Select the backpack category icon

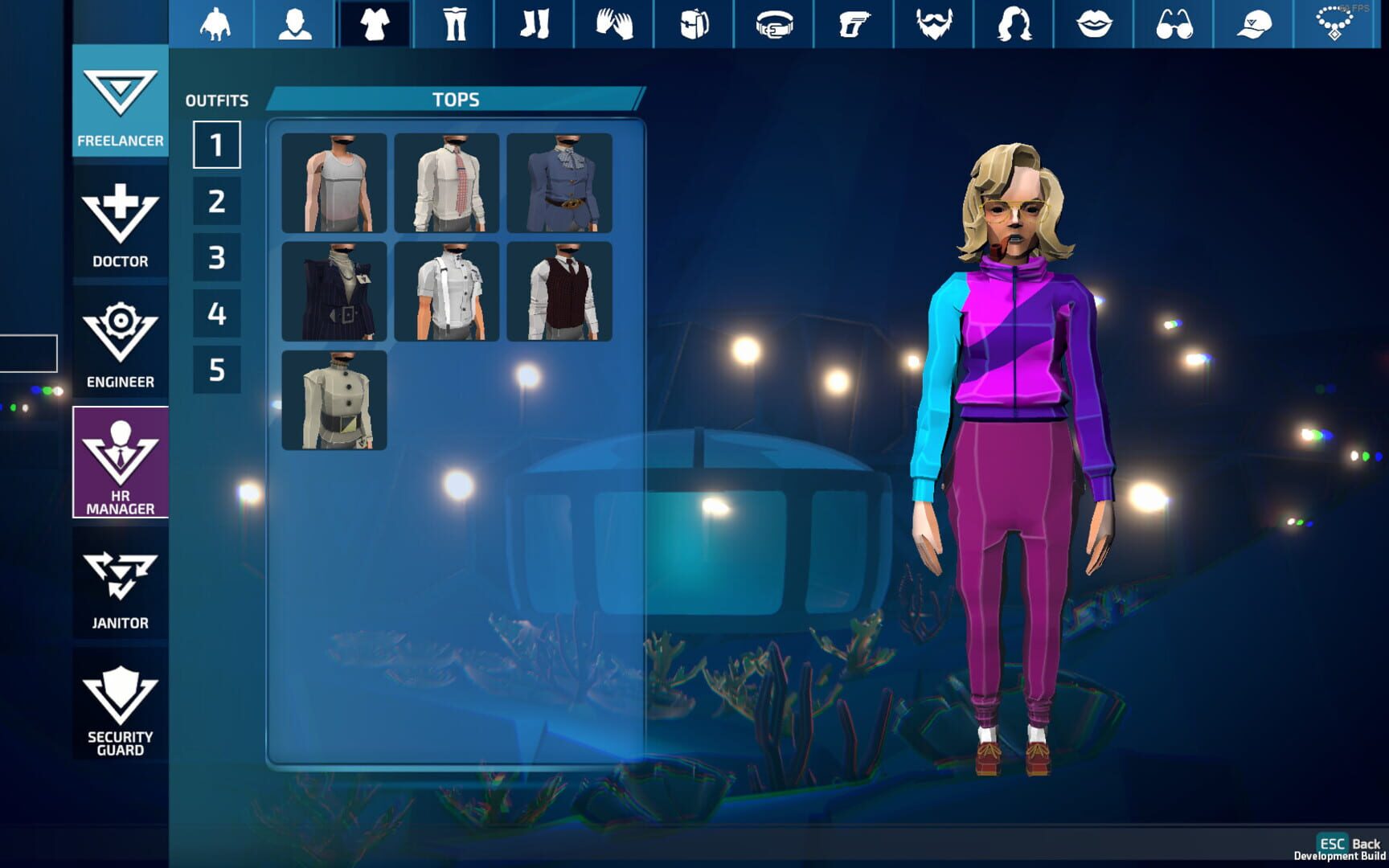tap(693, 24)
